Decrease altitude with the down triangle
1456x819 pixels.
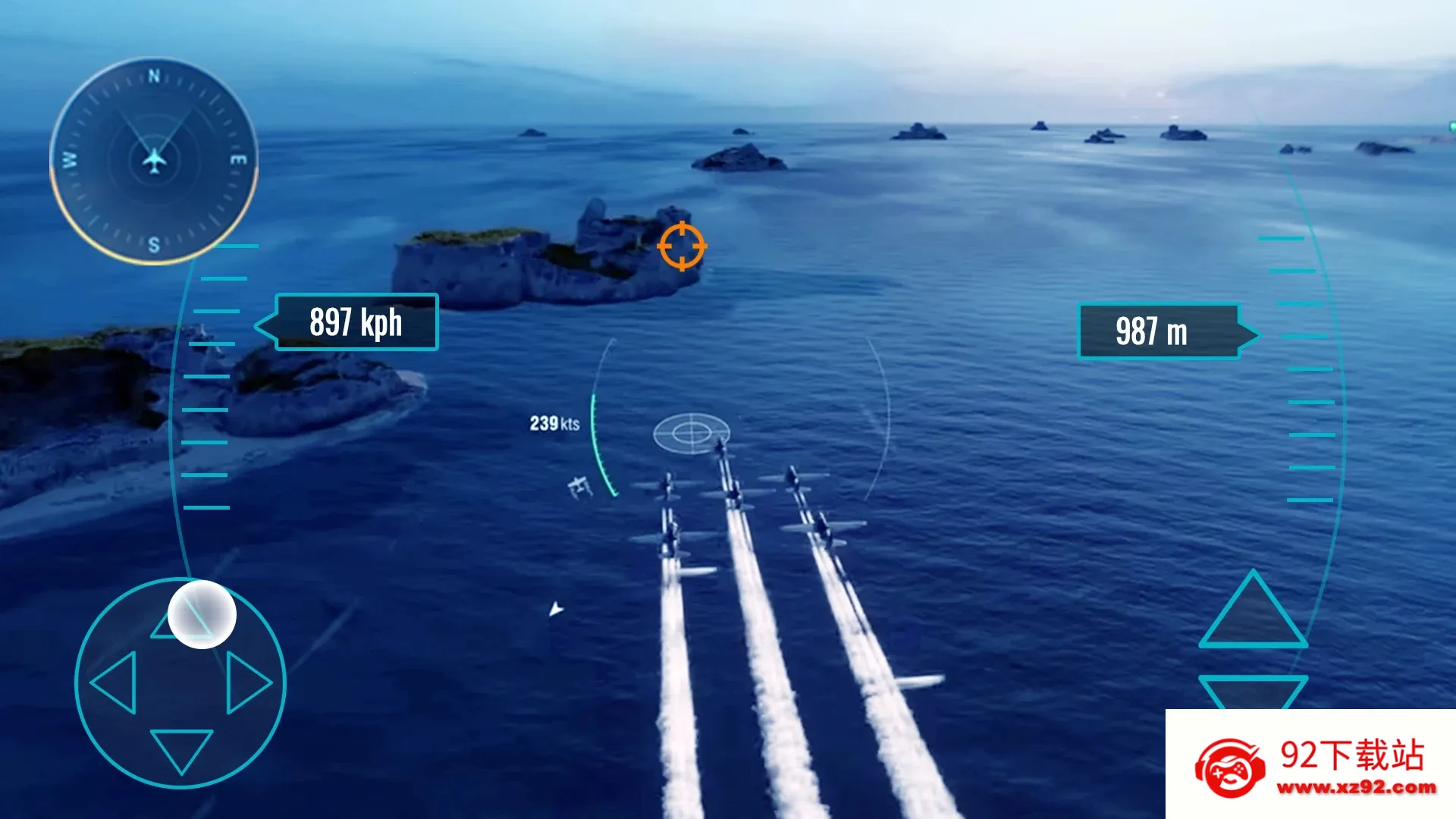[x=1253, y=691]
